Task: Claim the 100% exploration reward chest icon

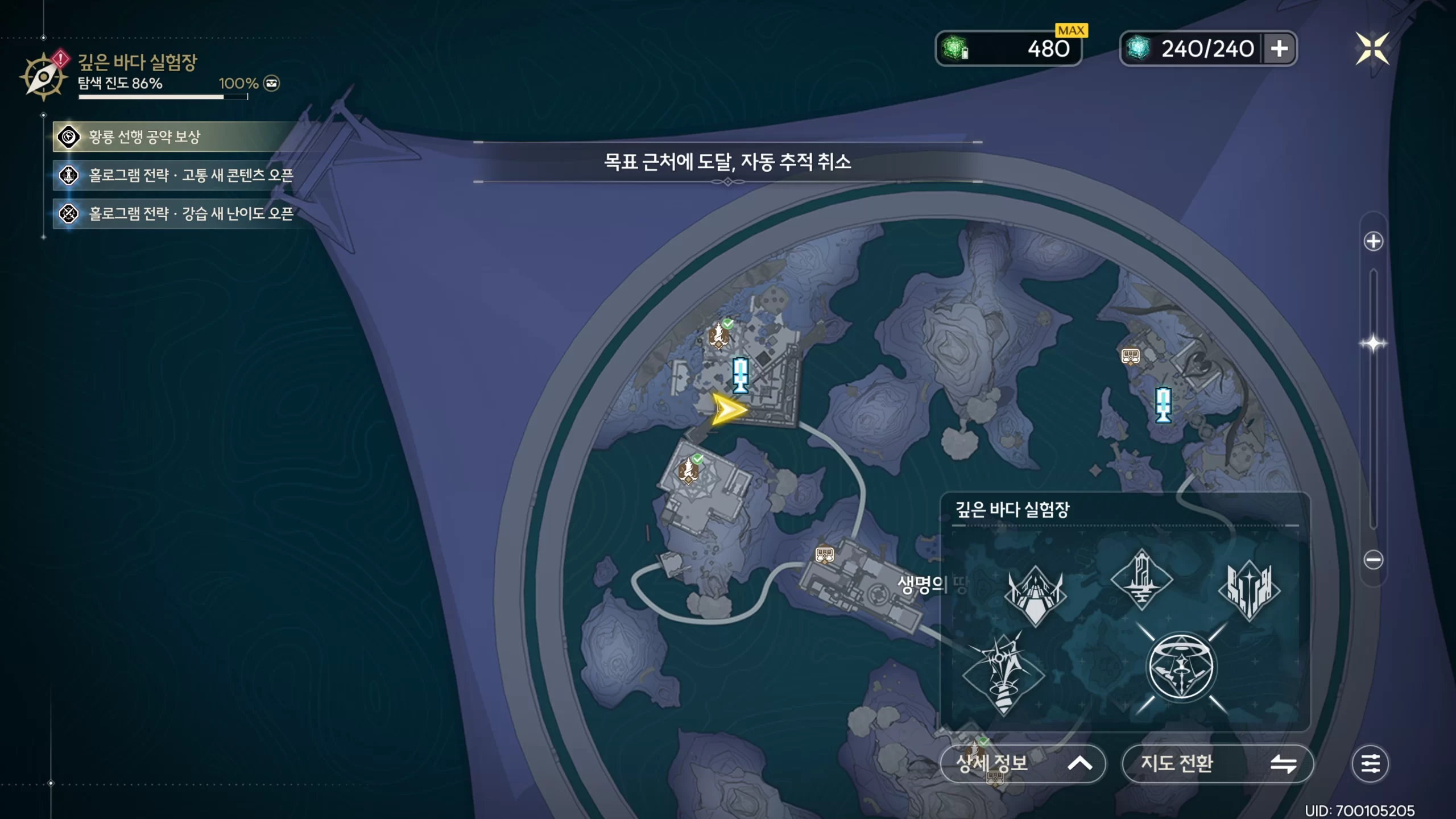Action: [272, 84]
